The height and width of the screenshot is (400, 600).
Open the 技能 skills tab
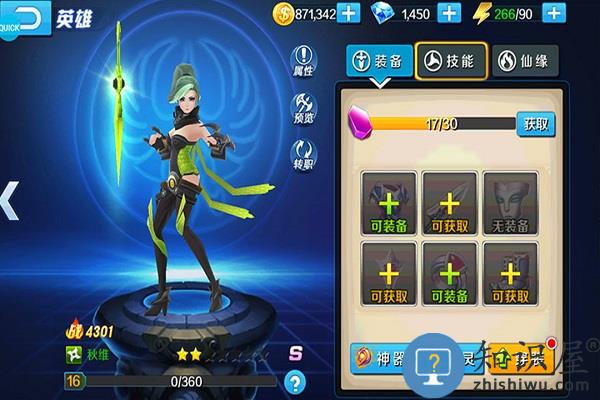(x=451, y=59)
